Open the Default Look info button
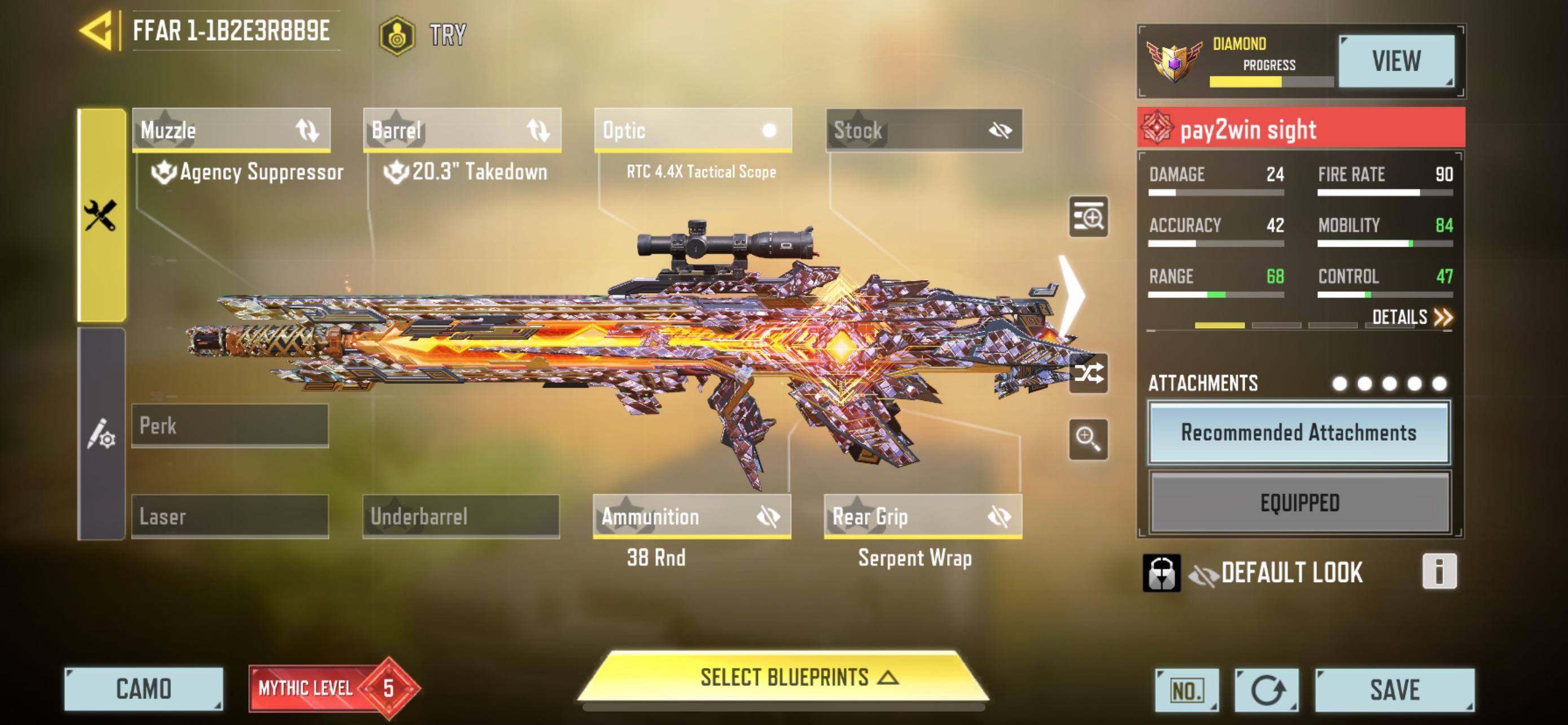Viewport: 1568px width, 725px height. coord(1439,571)
